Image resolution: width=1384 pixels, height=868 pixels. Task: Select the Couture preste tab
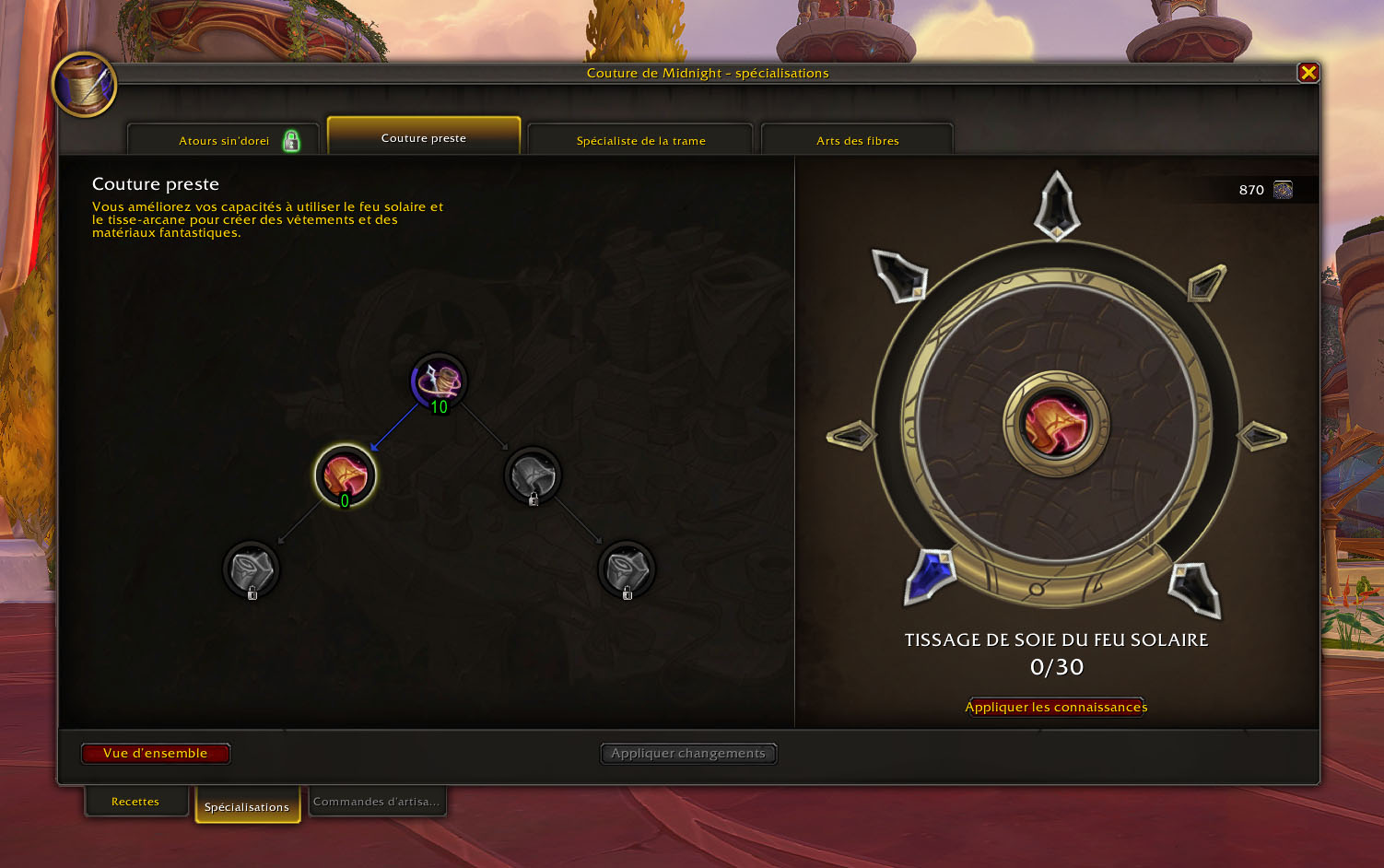click(x=424, y=138)
